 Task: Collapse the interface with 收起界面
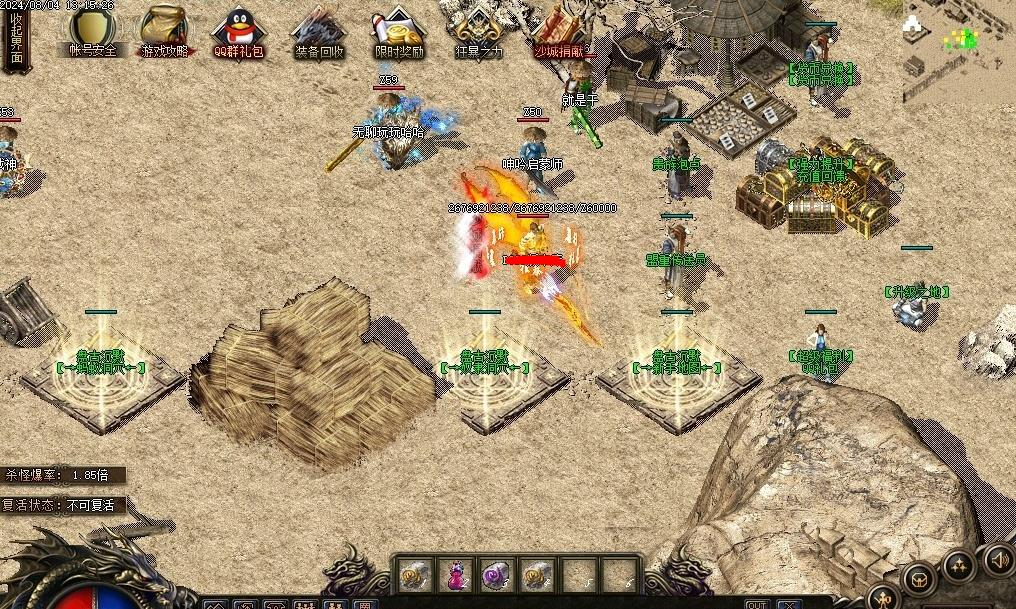tap(16, 37)
